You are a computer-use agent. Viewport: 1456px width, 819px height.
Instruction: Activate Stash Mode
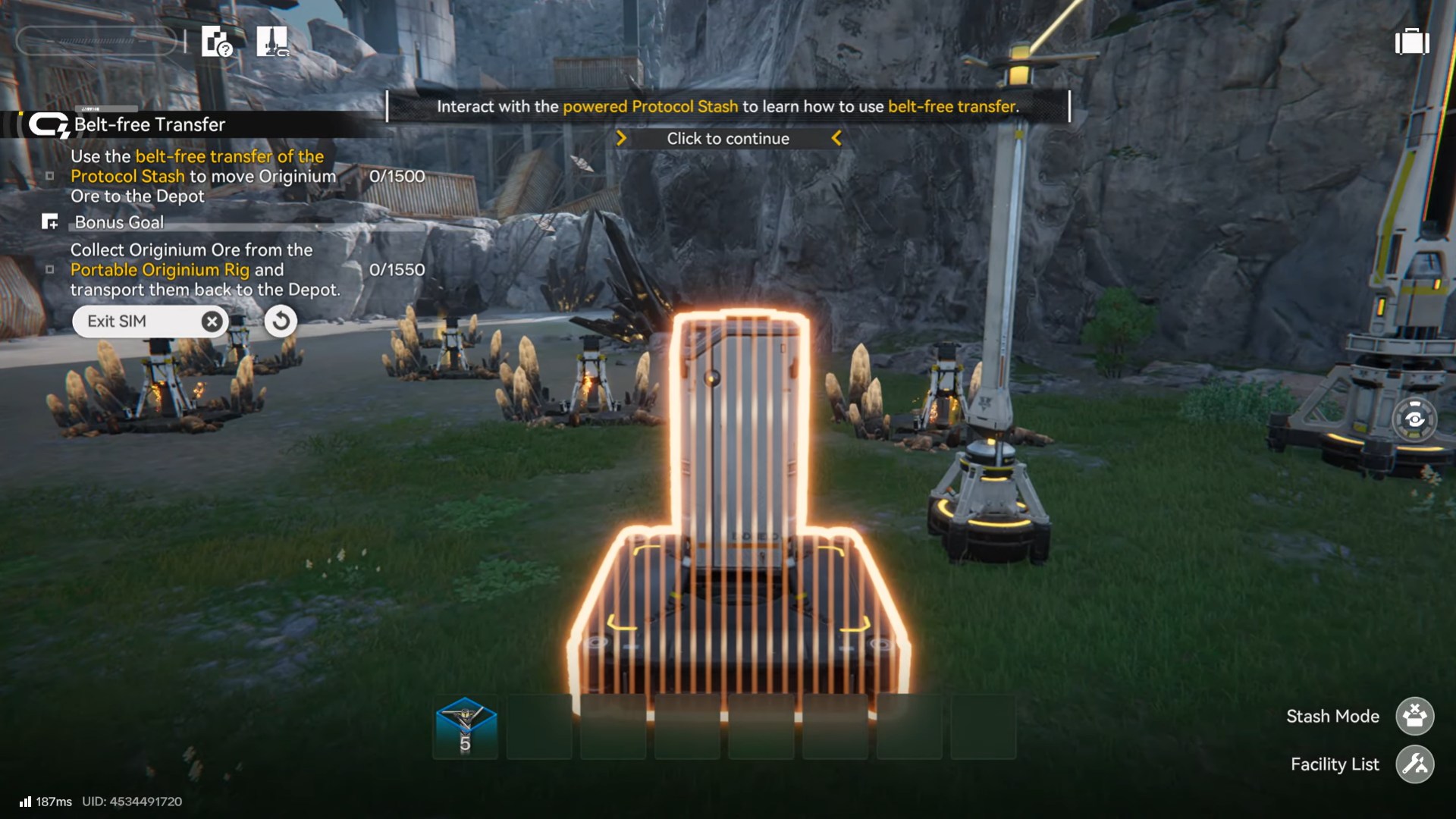point(1414,717)
